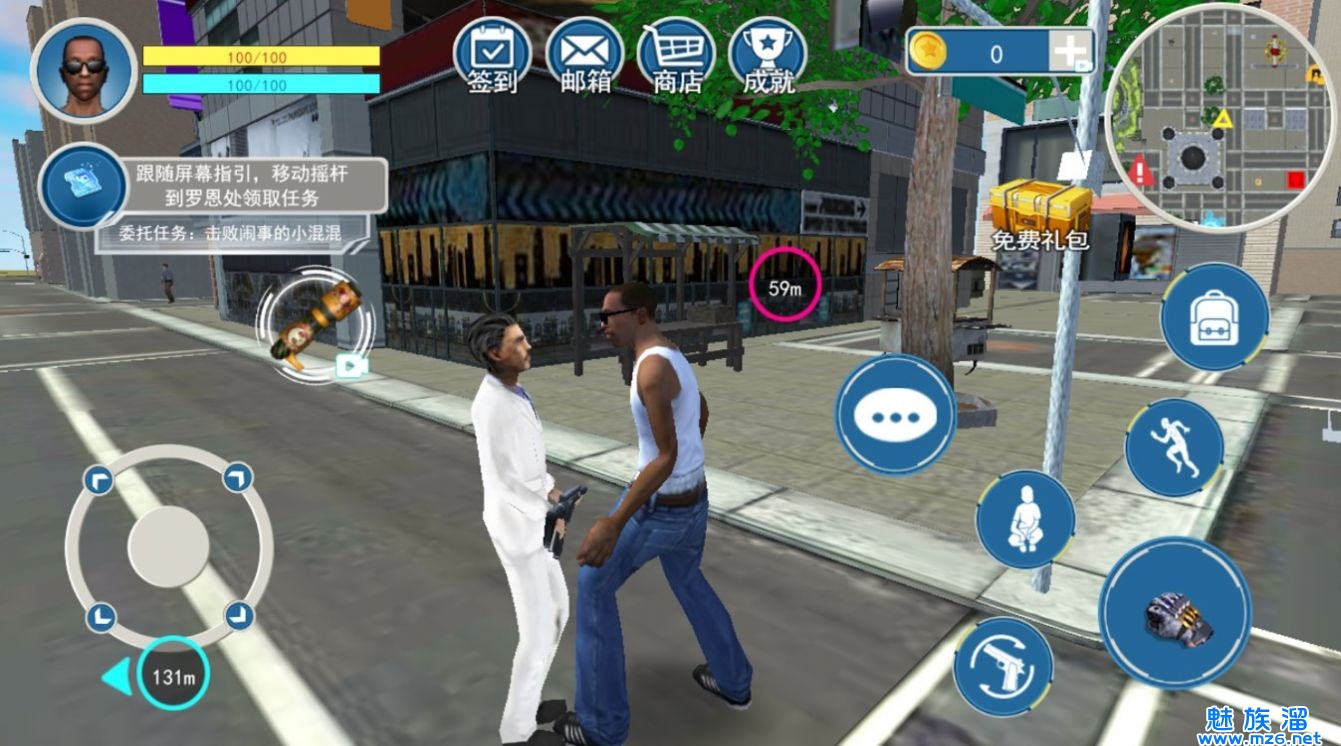Activate the sprint running button

[1174, 447]
